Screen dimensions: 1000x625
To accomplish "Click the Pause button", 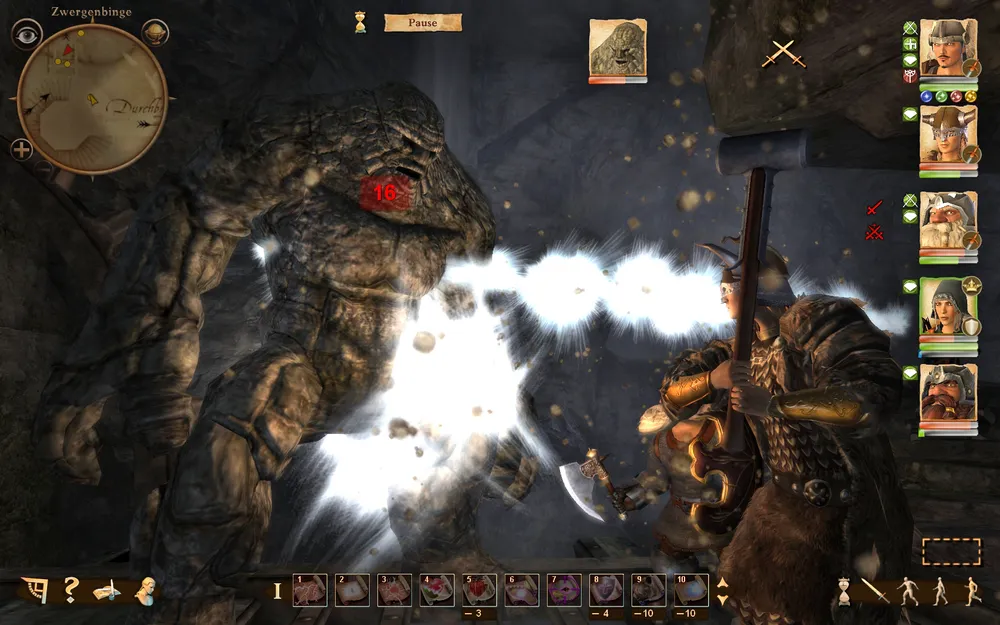I will click(422, 22).
